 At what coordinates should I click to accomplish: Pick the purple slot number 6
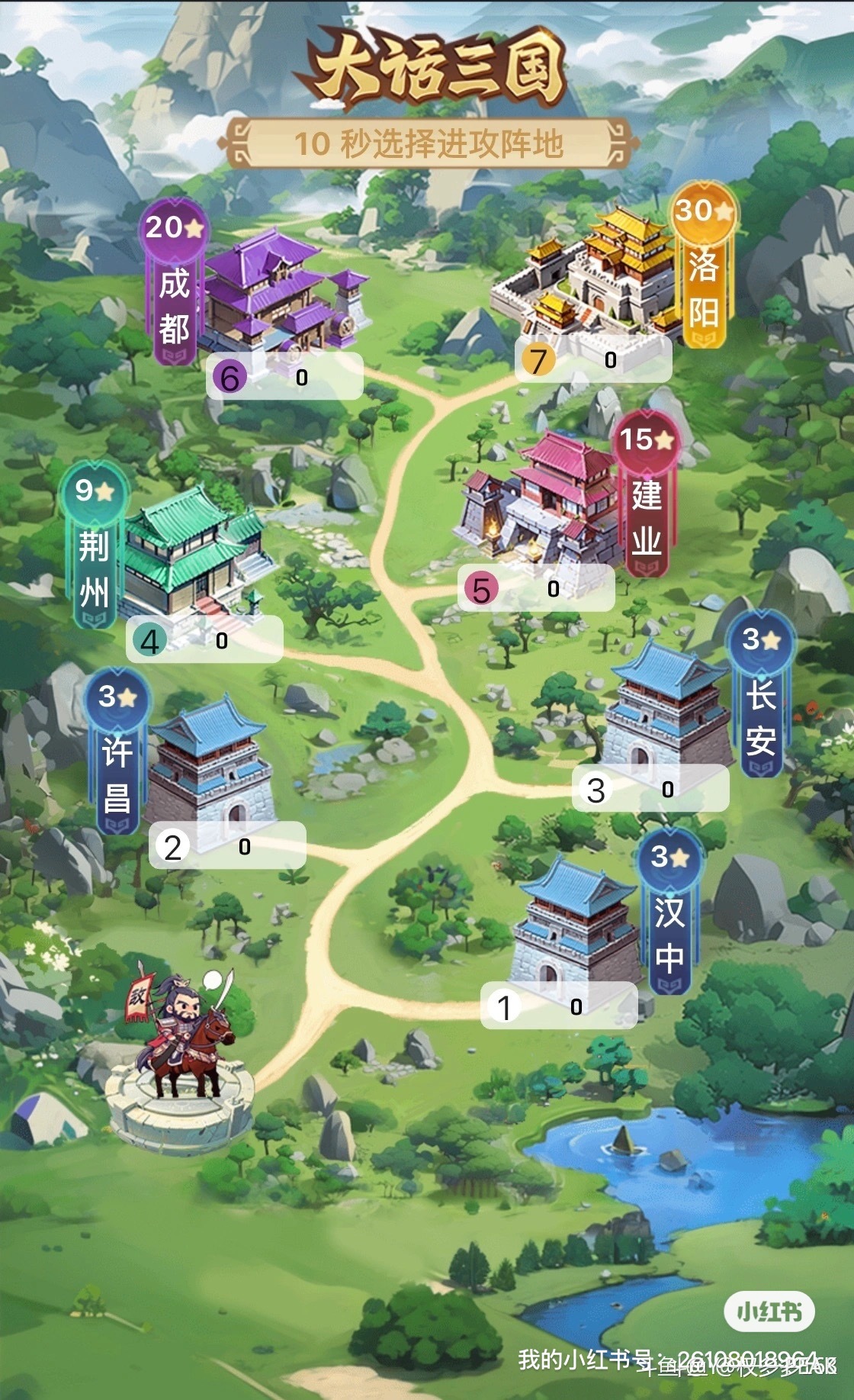[284, 377]
